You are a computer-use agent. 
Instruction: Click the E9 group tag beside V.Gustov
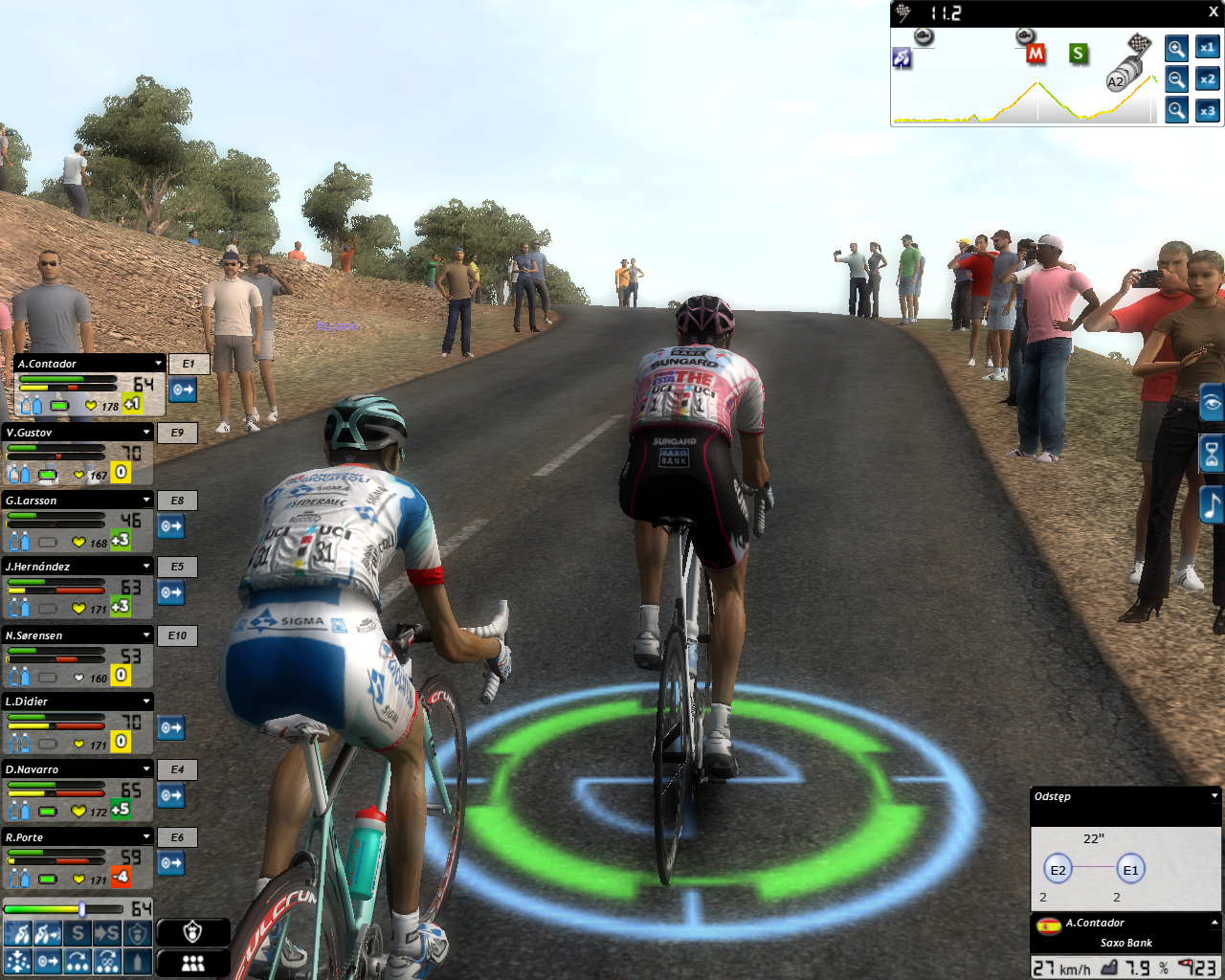(x=177, y=433)
